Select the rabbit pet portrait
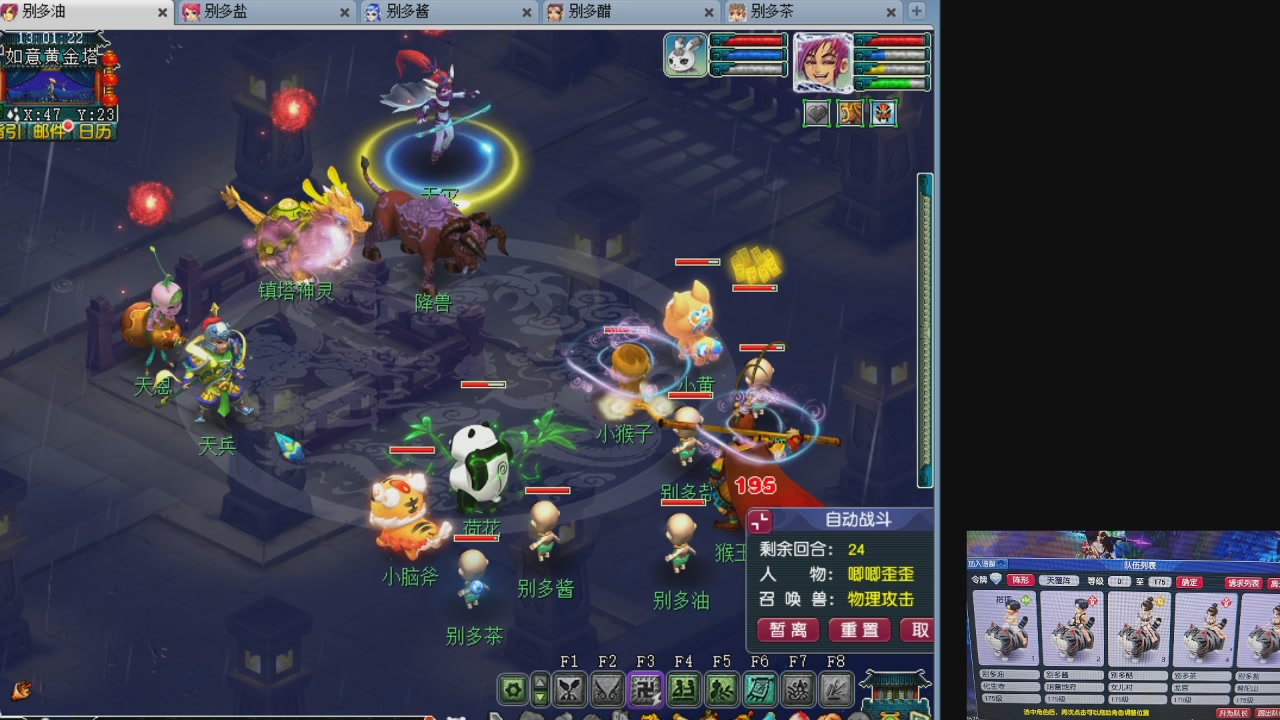 pyautogui.click(x=685, y=55)
